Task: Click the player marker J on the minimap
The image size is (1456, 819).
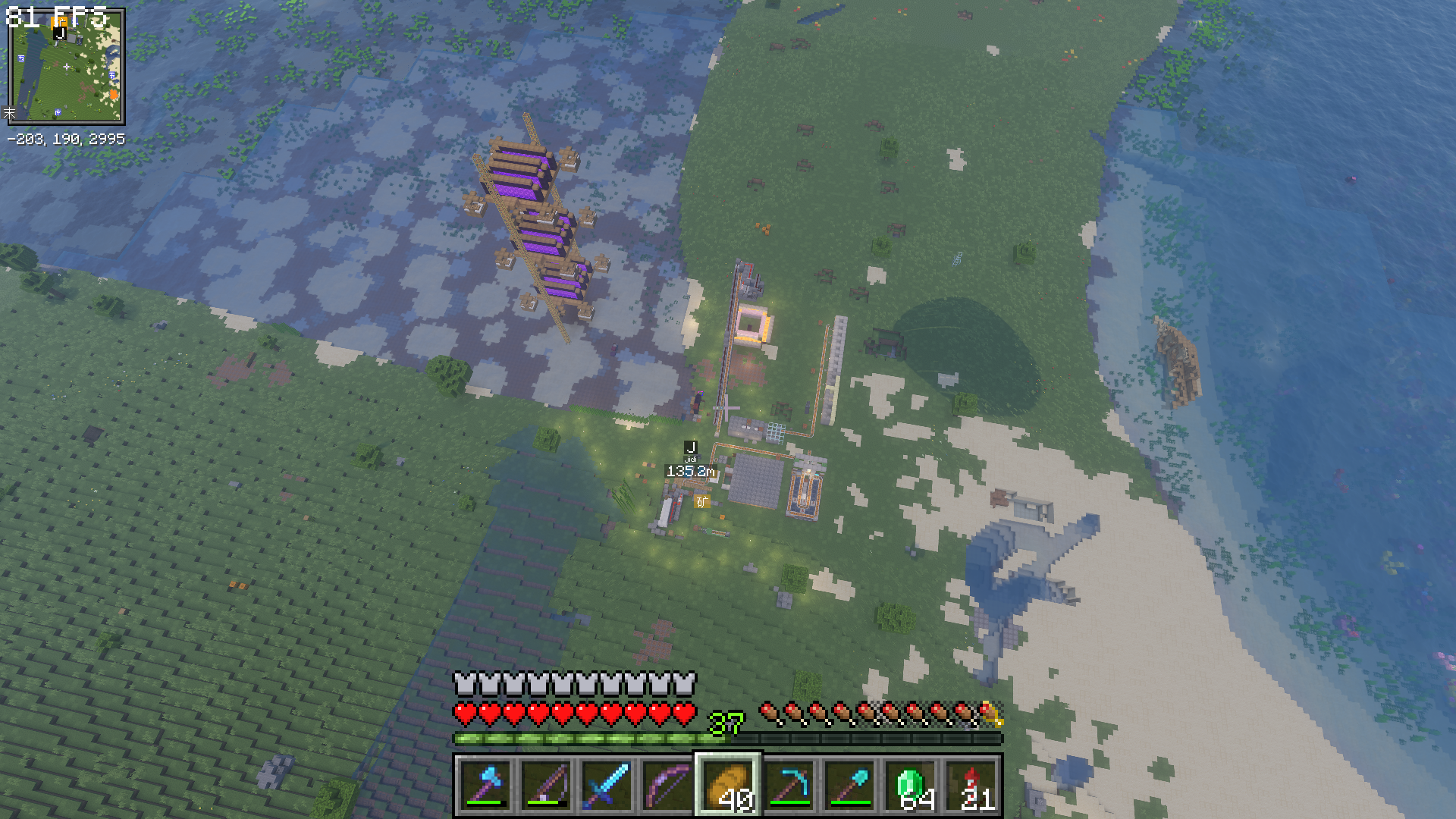Action: point(61,33)
